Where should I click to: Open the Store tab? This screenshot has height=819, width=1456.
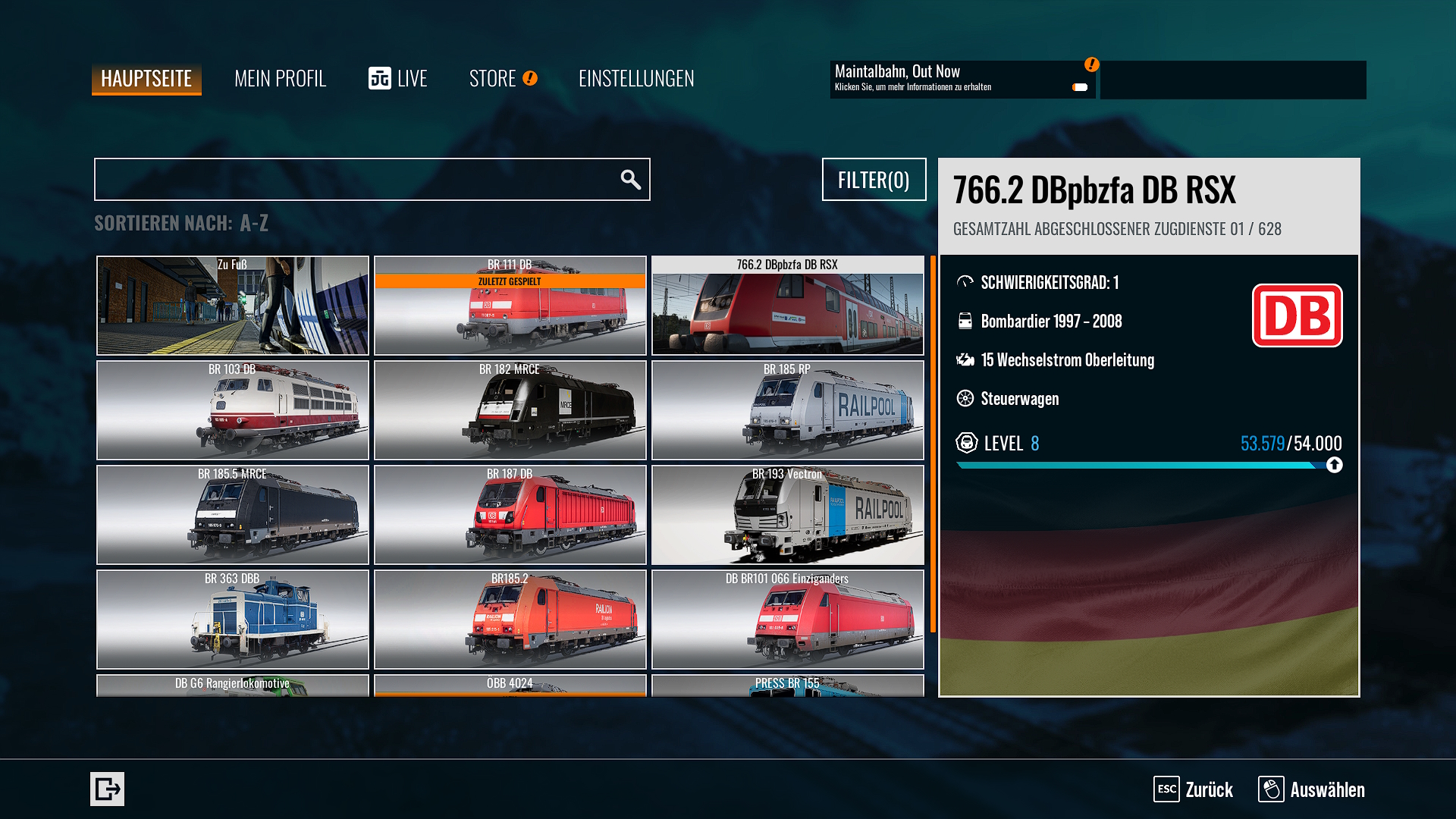pyautogui.click(x=494, y=79)
